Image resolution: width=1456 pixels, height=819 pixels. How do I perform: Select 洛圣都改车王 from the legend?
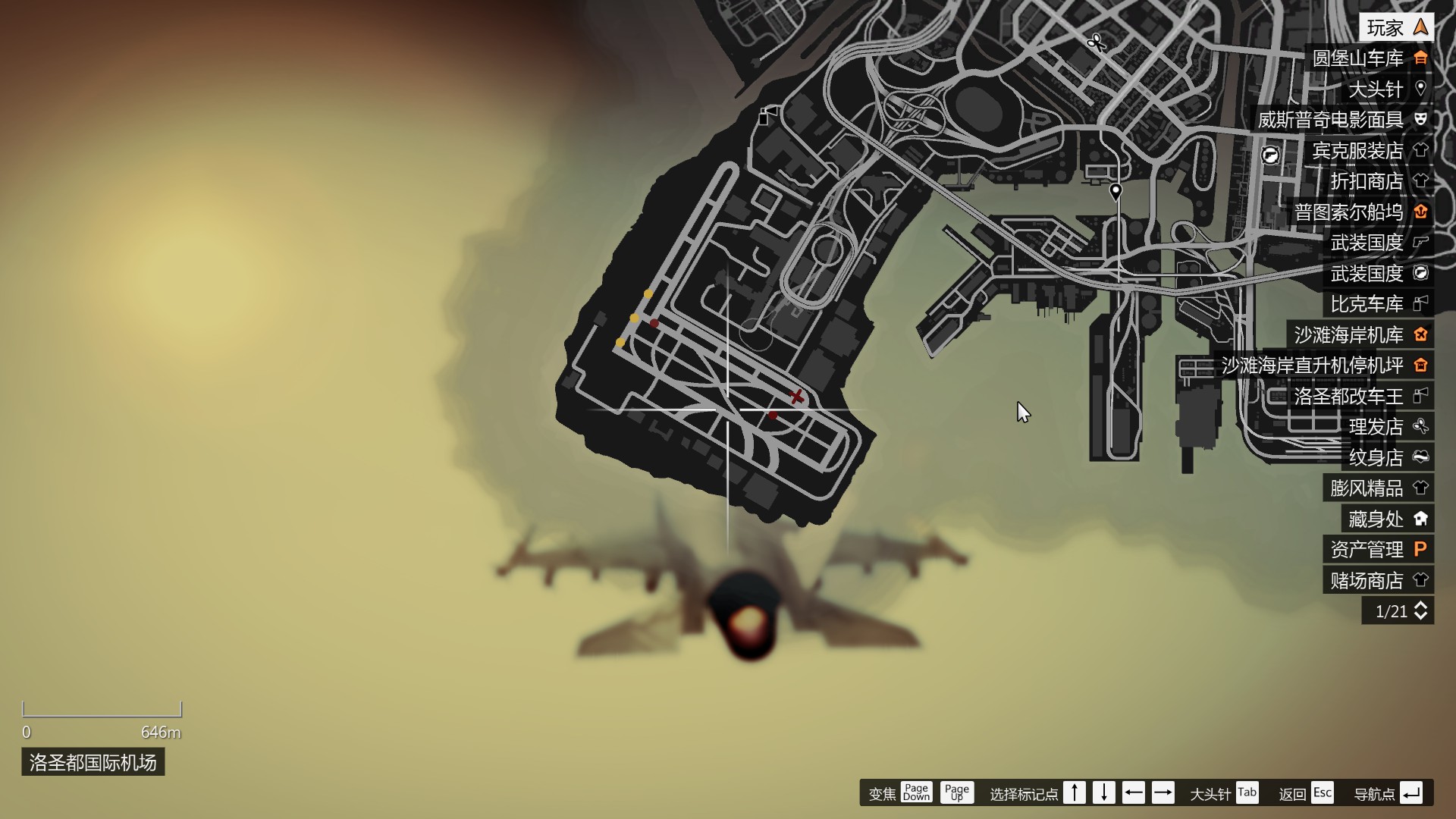point(1360,397)
